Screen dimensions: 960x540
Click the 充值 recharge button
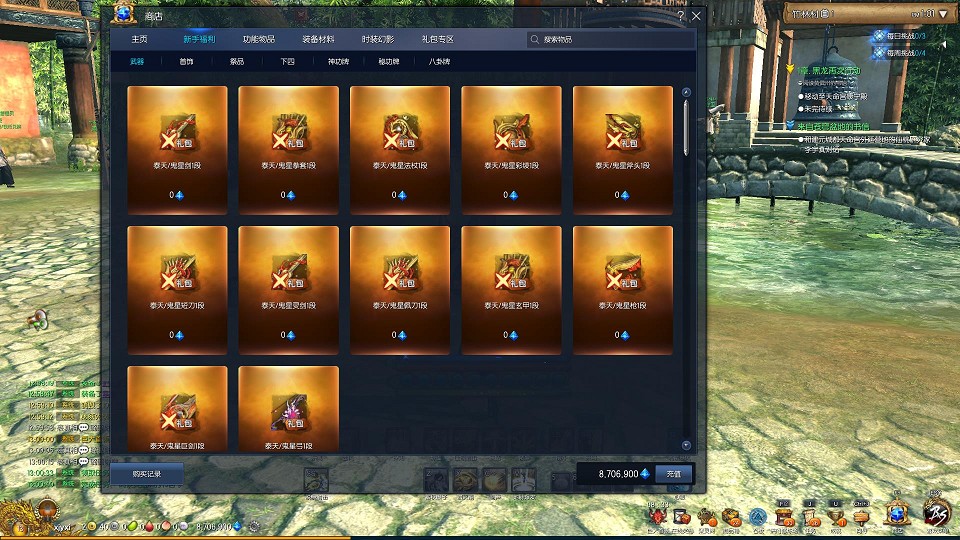coord(674,473)
